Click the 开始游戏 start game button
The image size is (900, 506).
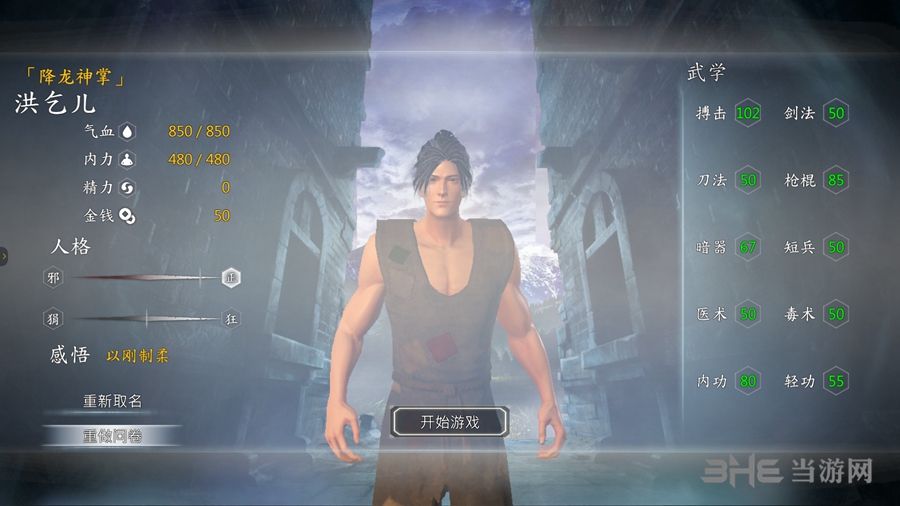pos(449,422)
